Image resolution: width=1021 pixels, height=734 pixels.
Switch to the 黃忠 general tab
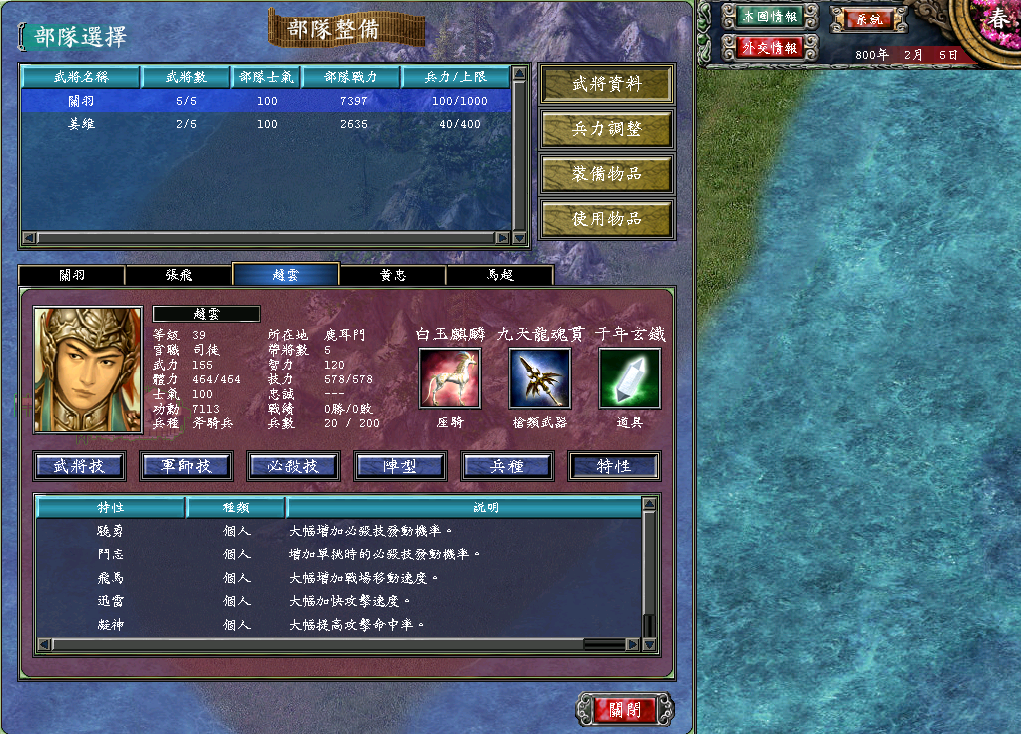[x=392, y=275]
